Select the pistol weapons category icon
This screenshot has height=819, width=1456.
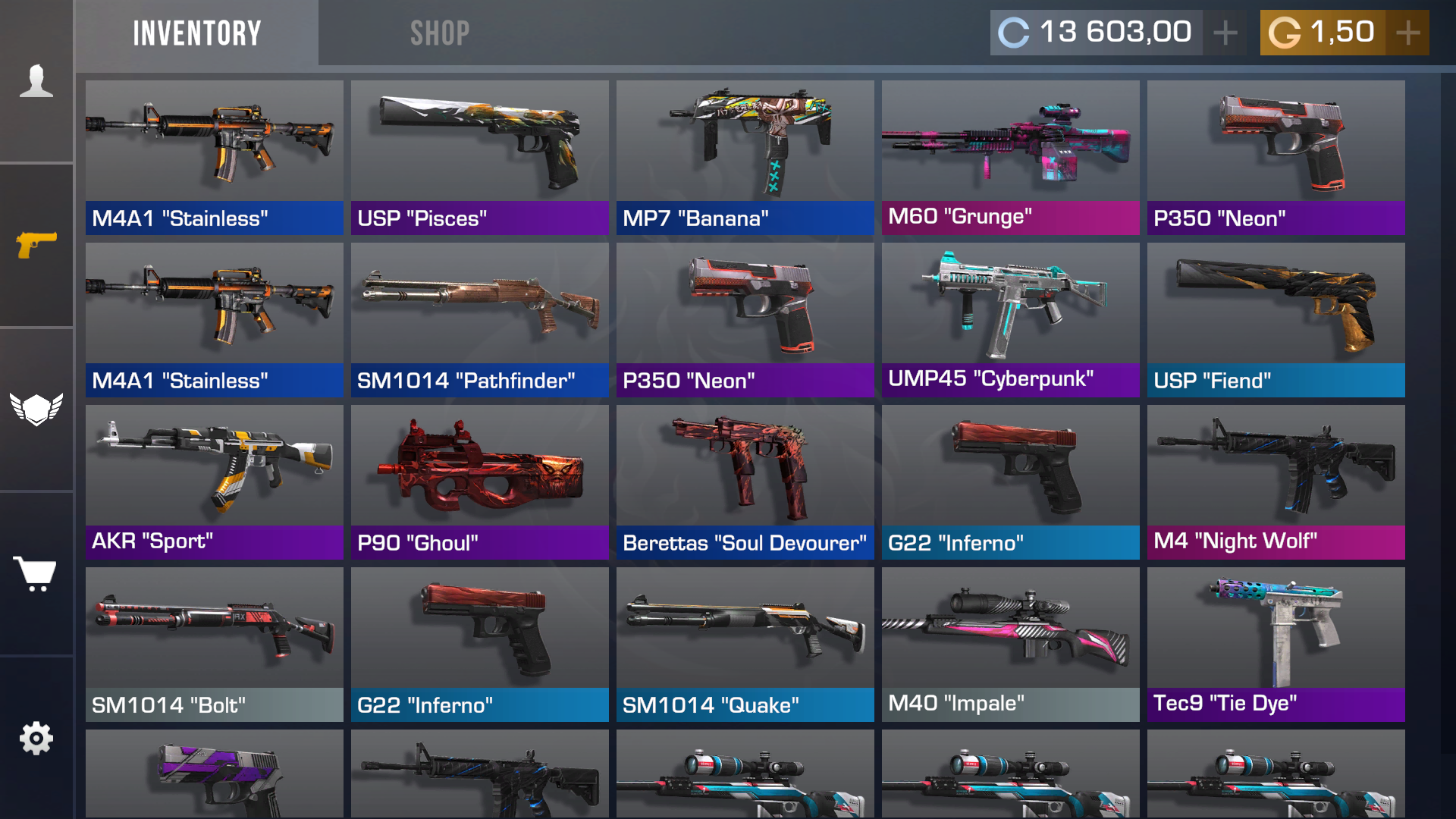[36, 244]
